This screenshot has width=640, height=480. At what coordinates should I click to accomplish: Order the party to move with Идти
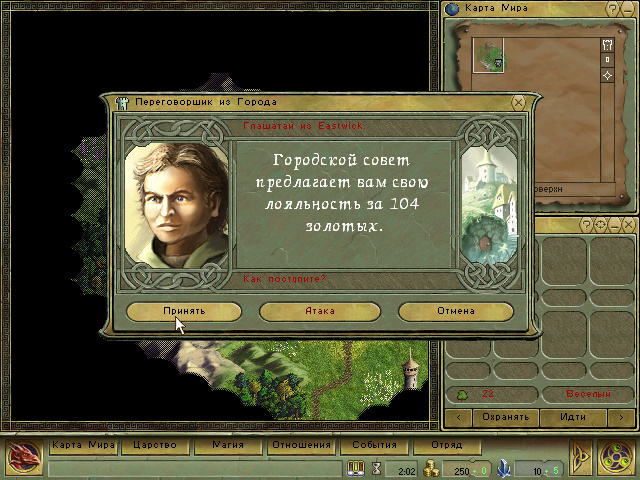[x=574, y=416]
